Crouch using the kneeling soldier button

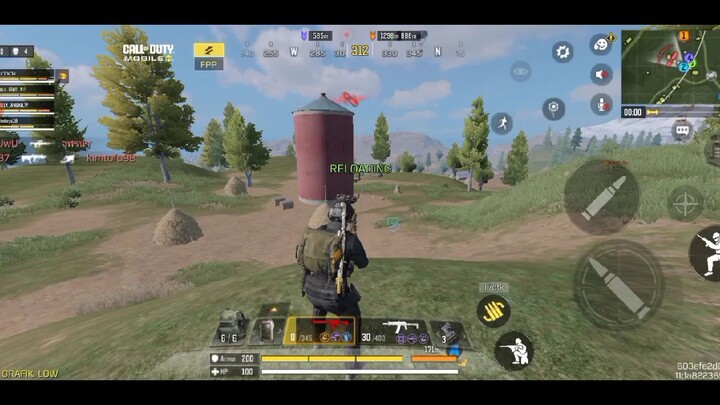pos(513,349)
